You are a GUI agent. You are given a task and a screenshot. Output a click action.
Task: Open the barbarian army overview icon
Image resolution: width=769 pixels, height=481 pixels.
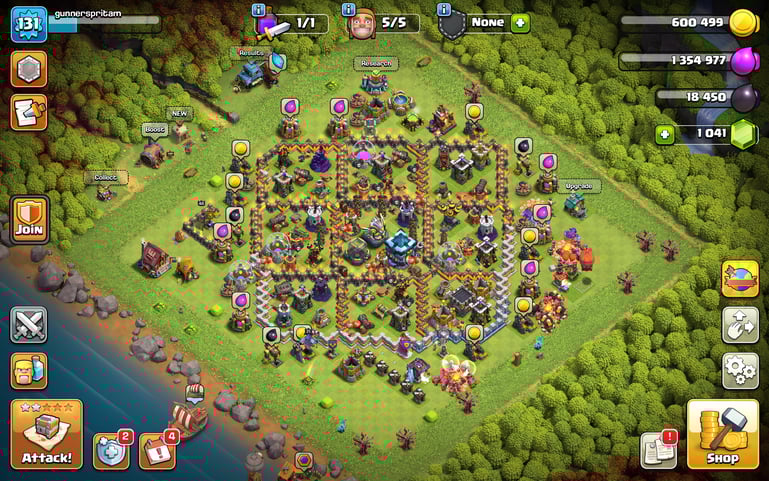click(29, 371)
